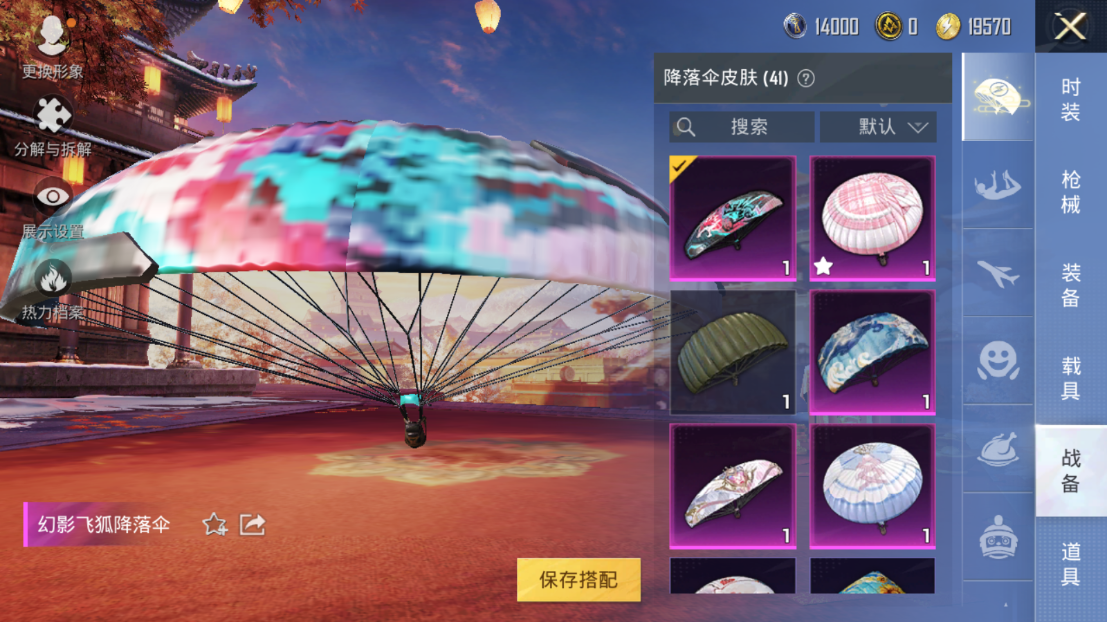1107x622 pixels.
Task: Select the pink plaid parachute skin
Action: (872, 217)
